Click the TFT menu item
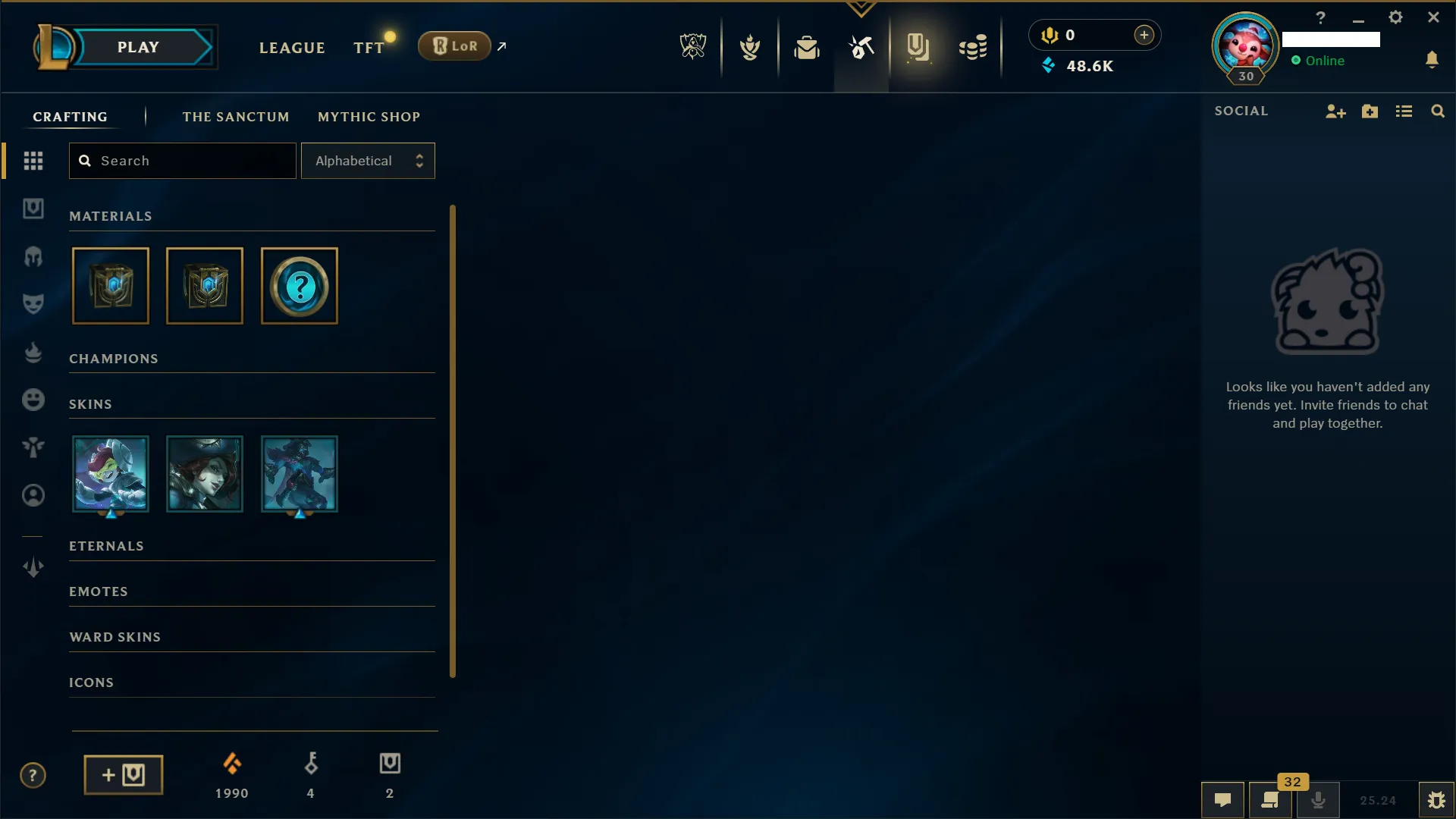The width and height of the screenshot is (1456, 819). click(366, 47)
